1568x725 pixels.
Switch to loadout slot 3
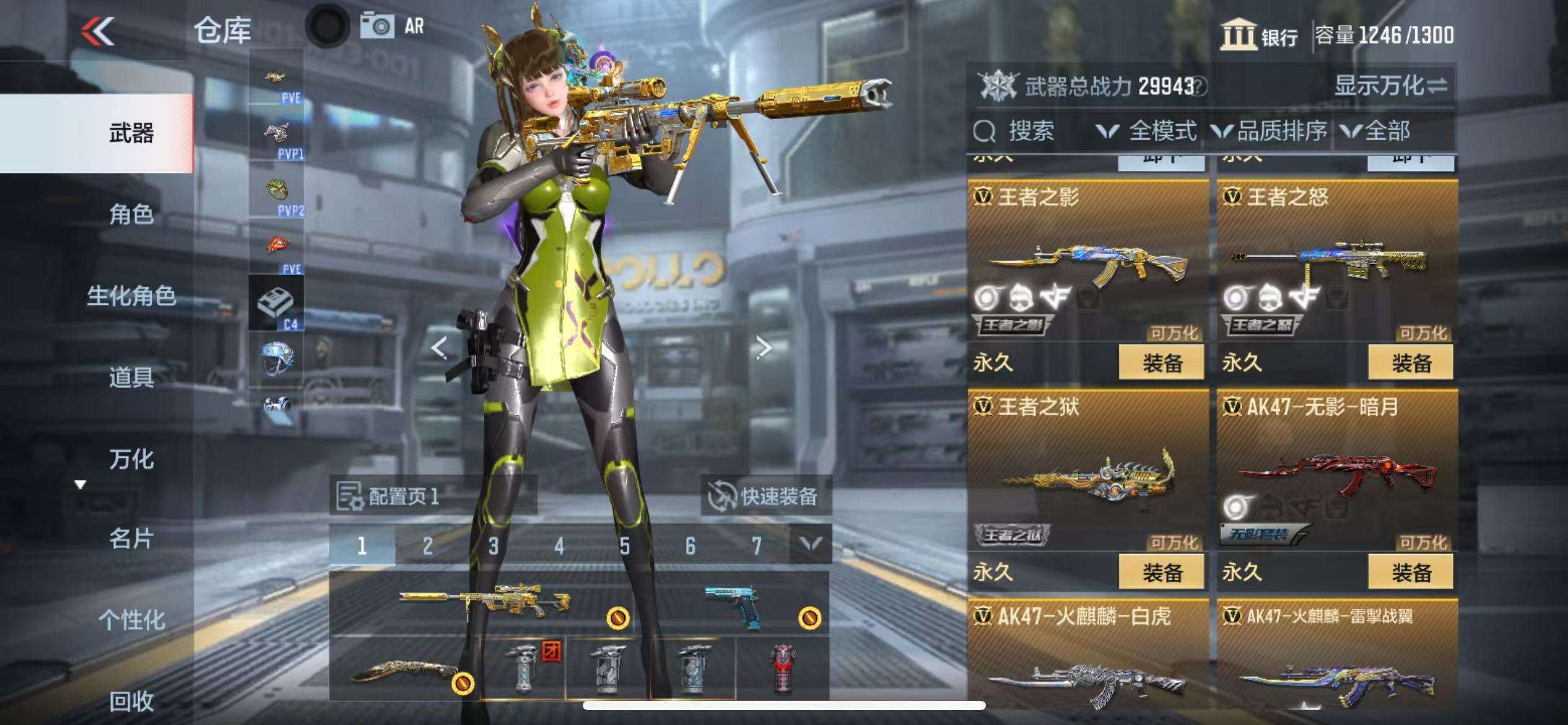493,546
